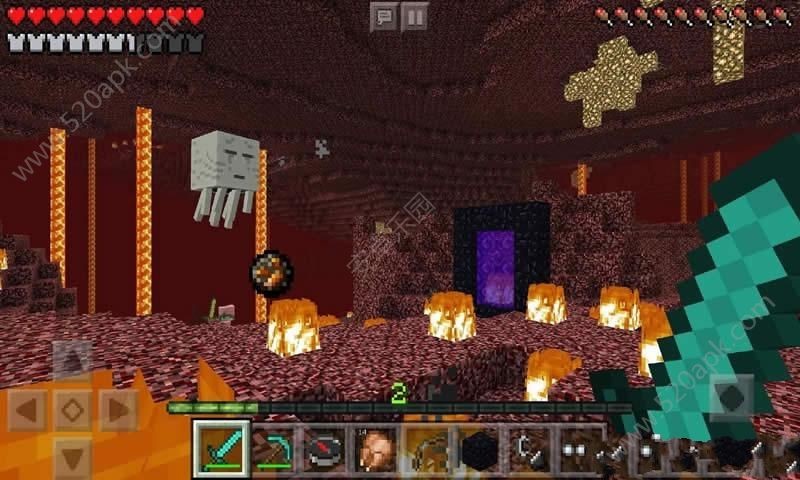800x480 pixels.
Task: Select the diamond sword hotbar slot
Action: pos(219,446)
